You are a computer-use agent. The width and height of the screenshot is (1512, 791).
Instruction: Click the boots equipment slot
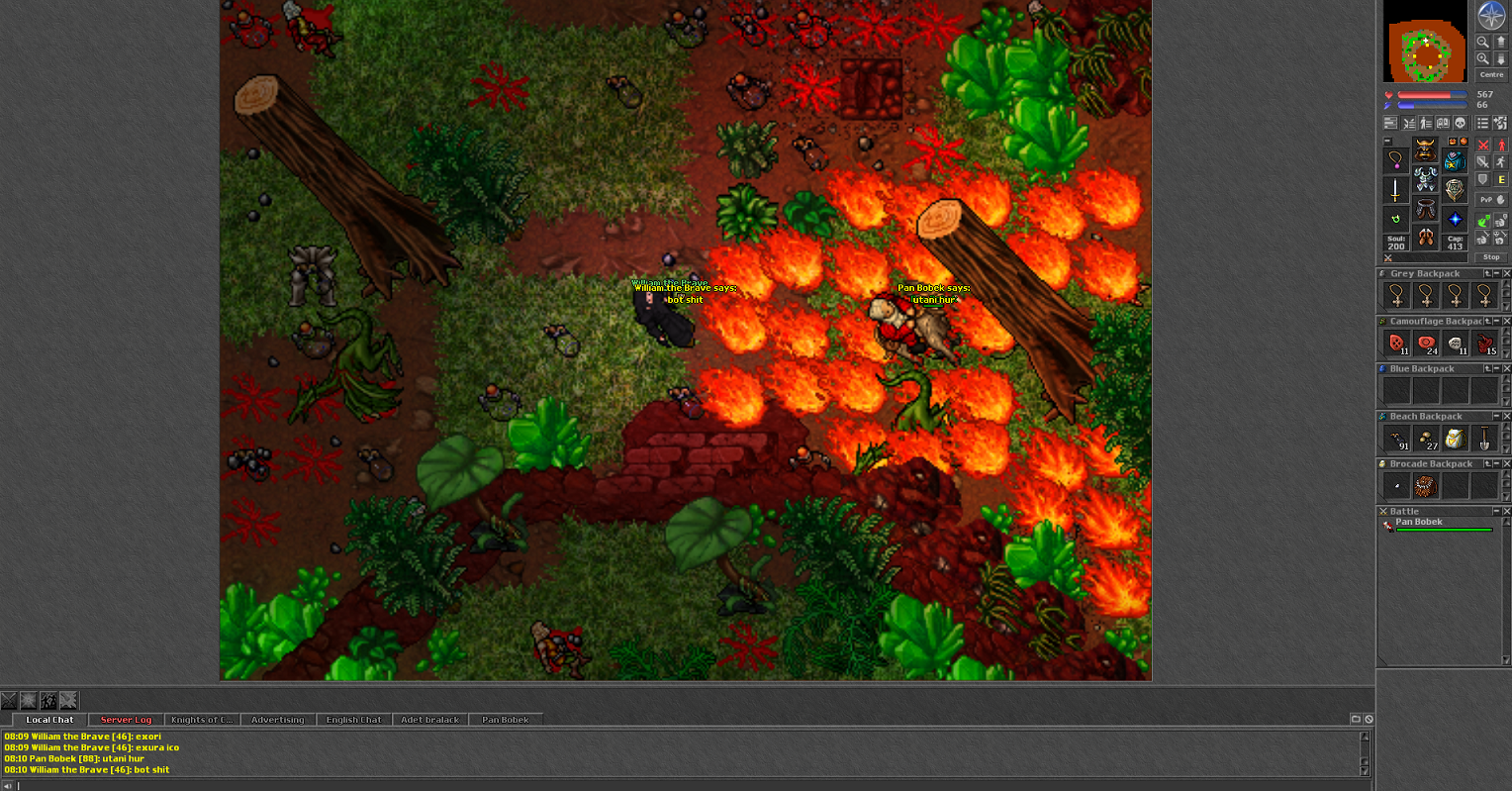(1425, 238)
